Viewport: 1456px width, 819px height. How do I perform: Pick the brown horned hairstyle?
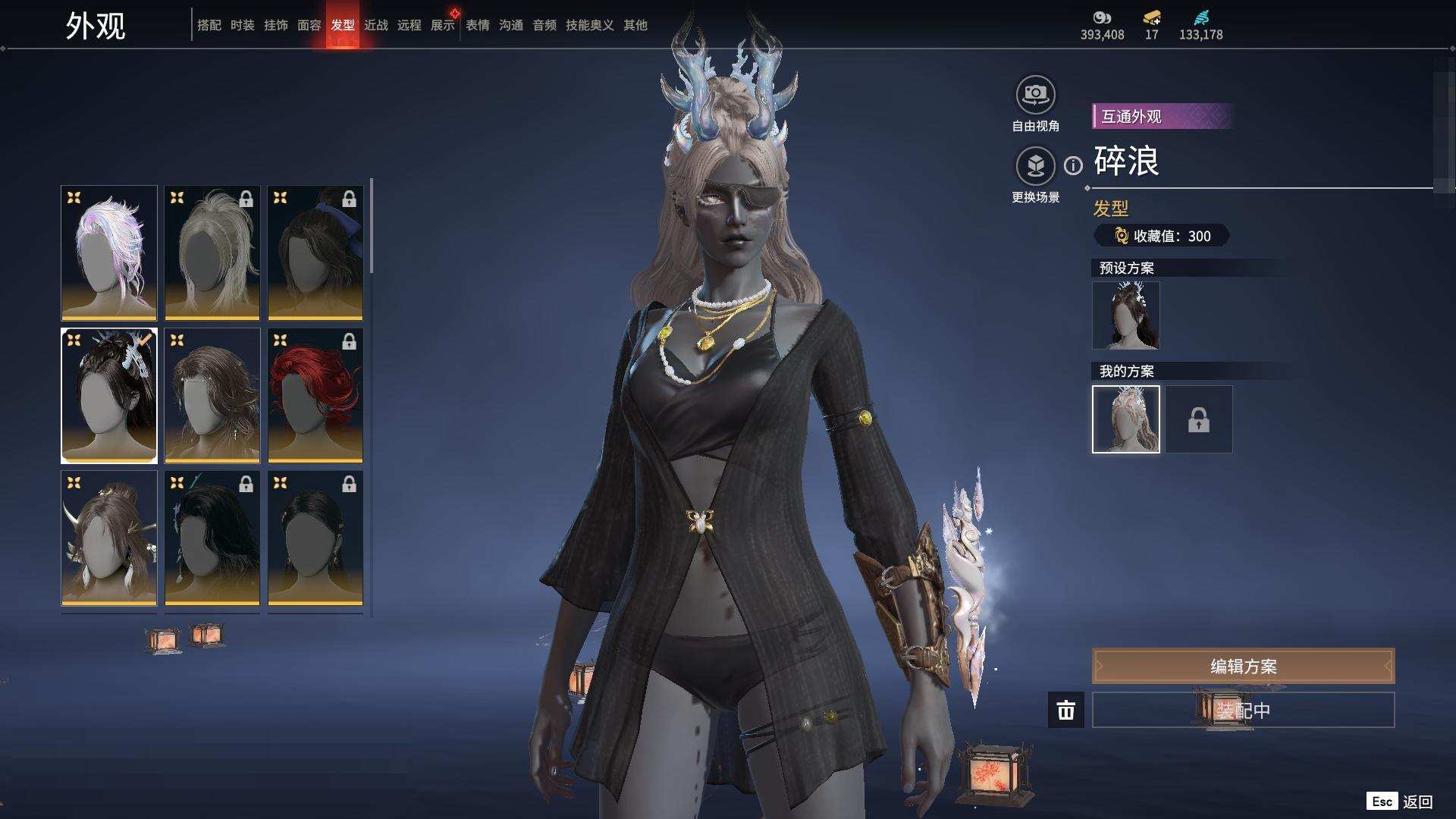[x=109, y=538]
